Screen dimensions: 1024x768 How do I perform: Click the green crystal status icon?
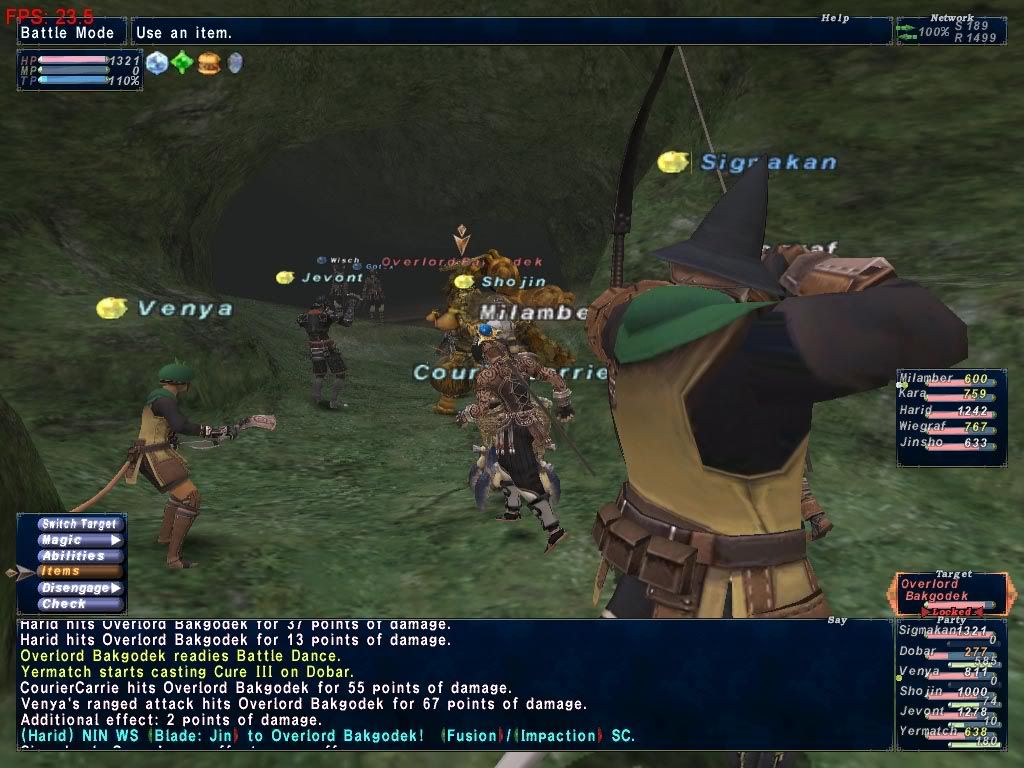coord(182,63)
